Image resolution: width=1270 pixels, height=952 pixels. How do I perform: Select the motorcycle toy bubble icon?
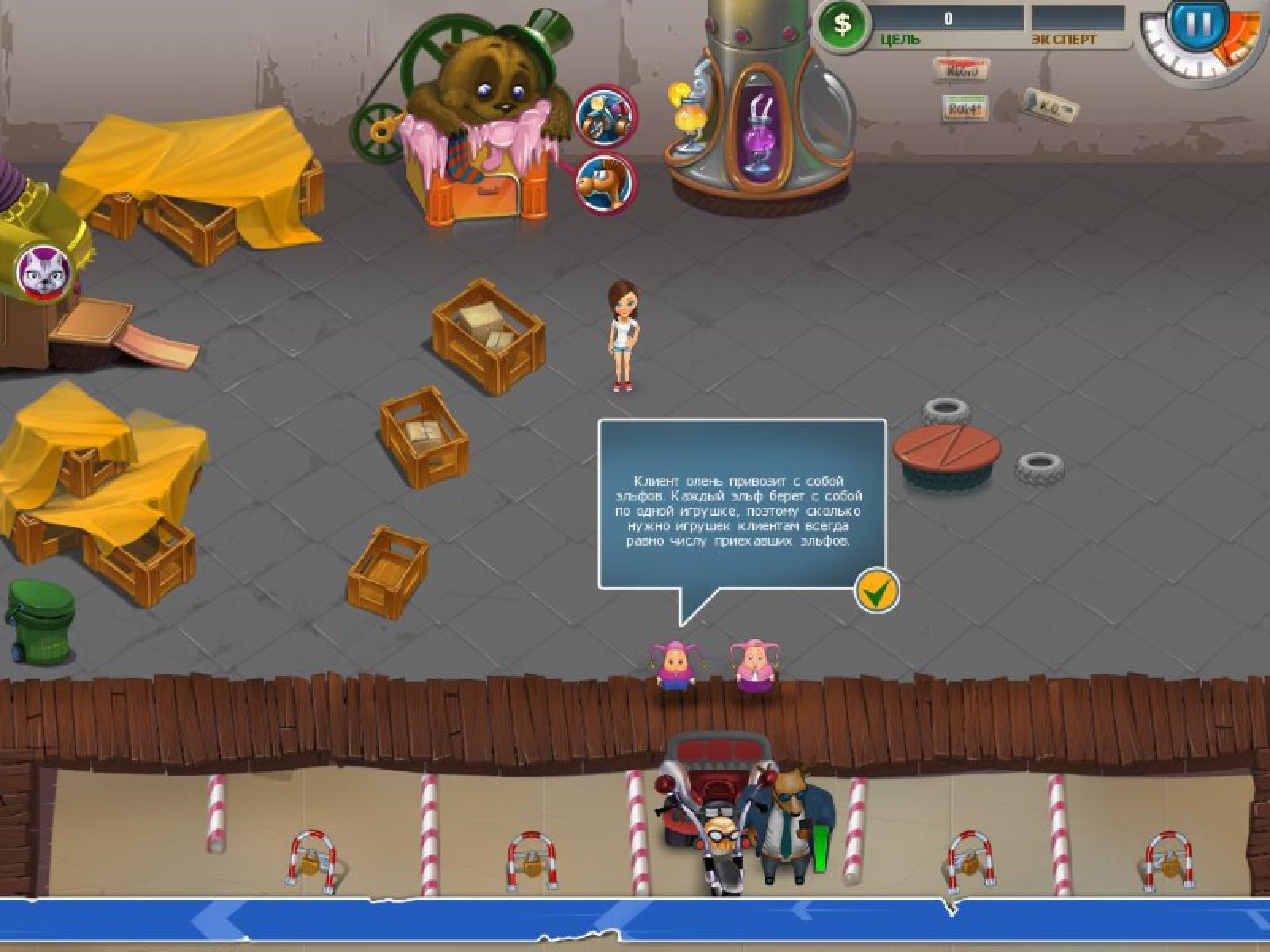point(605,115)
